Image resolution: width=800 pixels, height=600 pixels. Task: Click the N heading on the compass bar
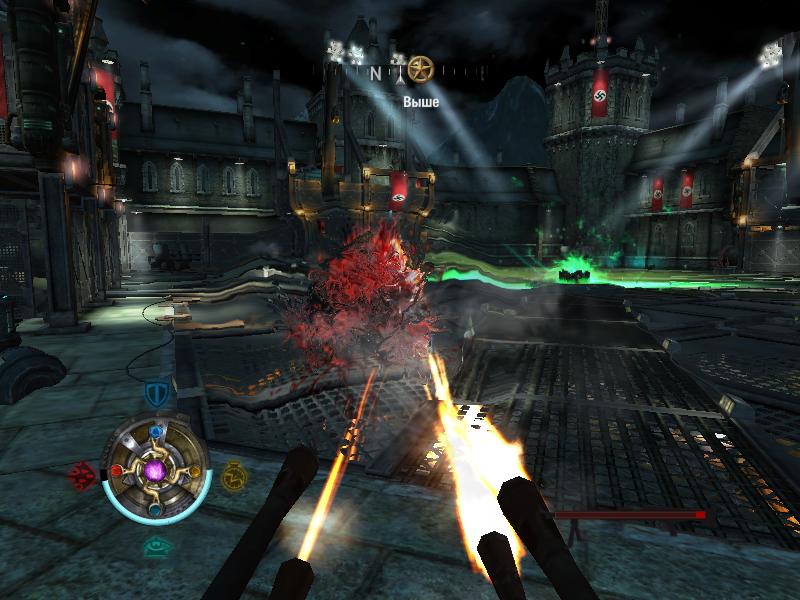click(x=376, y=72)
